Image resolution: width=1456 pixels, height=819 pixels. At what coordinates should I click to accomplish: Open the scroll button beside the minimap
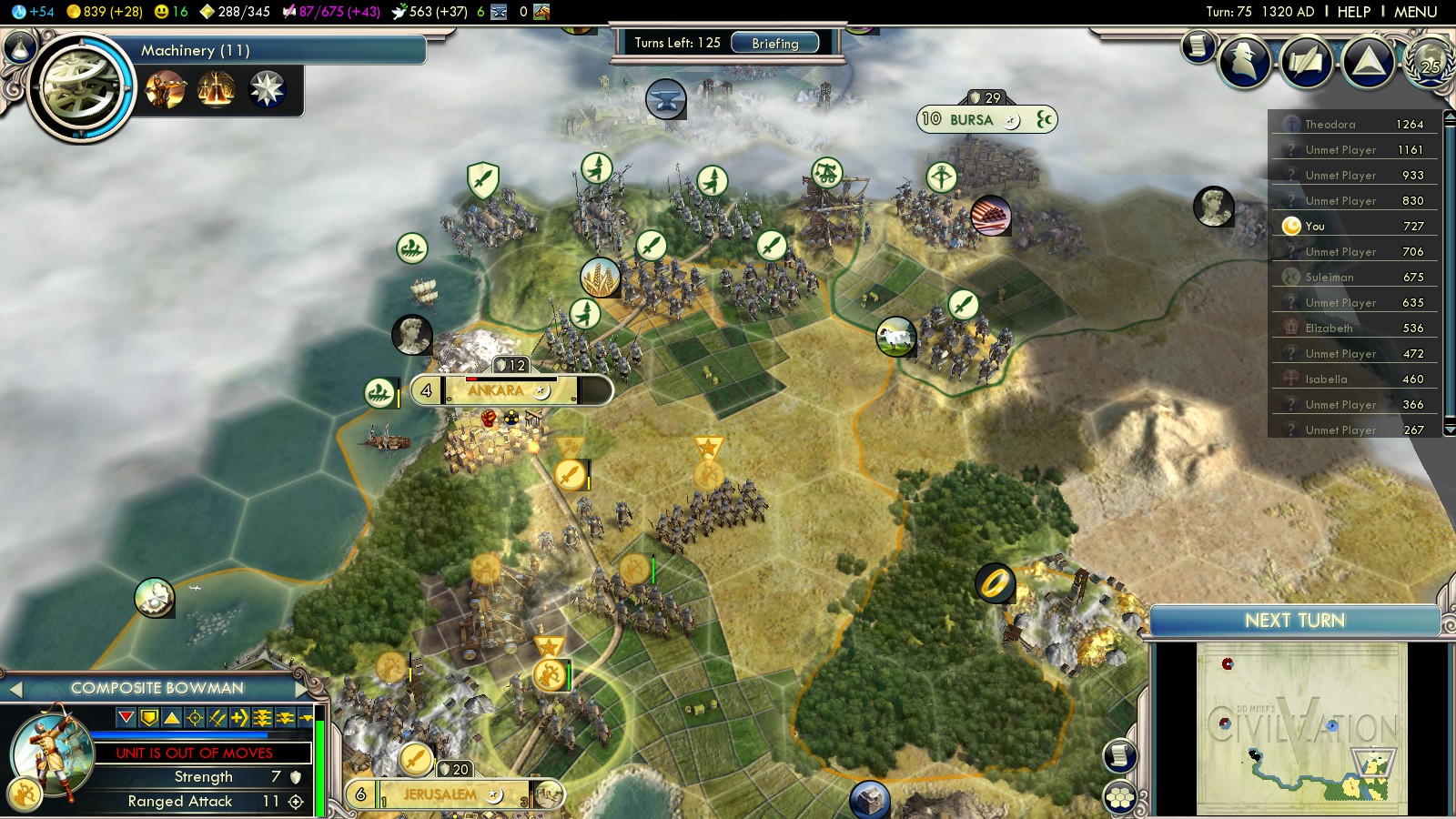point(1120,755)
